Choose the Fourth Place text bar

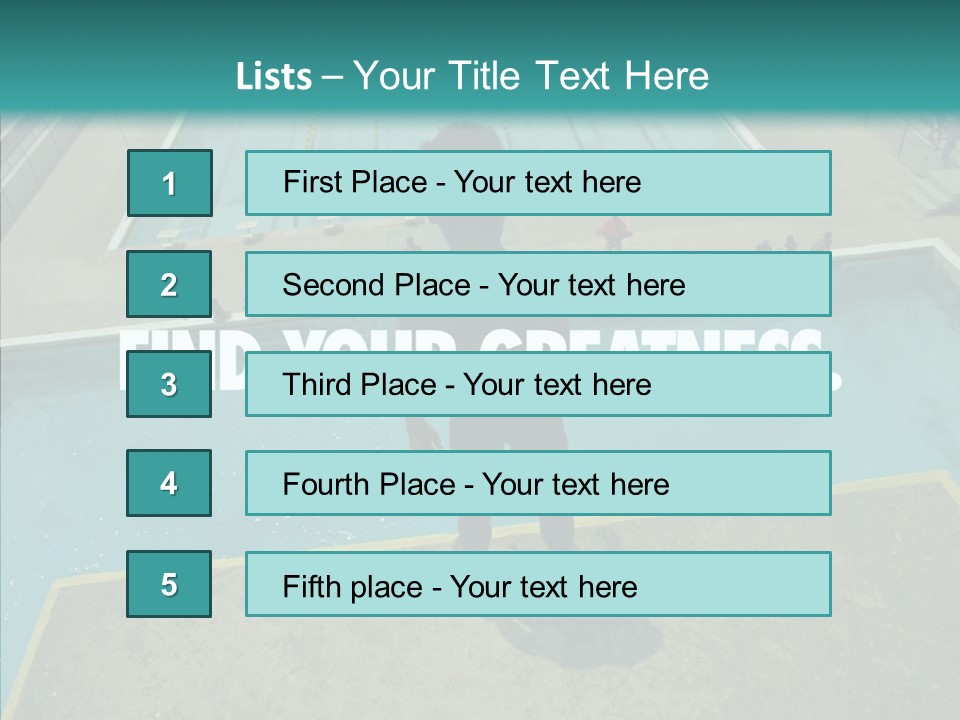coord(538,483)
